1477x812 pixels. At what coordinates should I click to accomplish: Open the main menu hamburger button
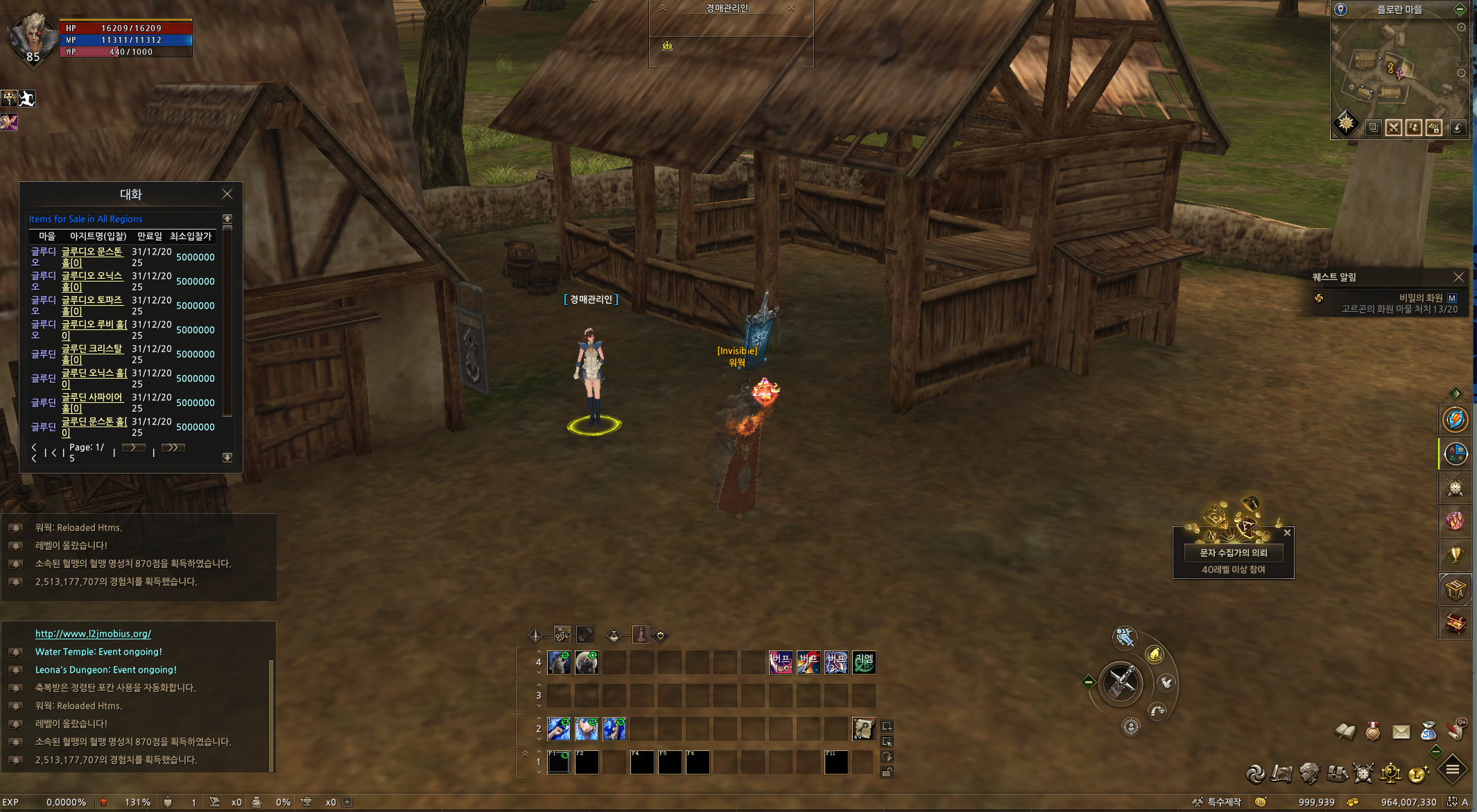(1453, 769)
